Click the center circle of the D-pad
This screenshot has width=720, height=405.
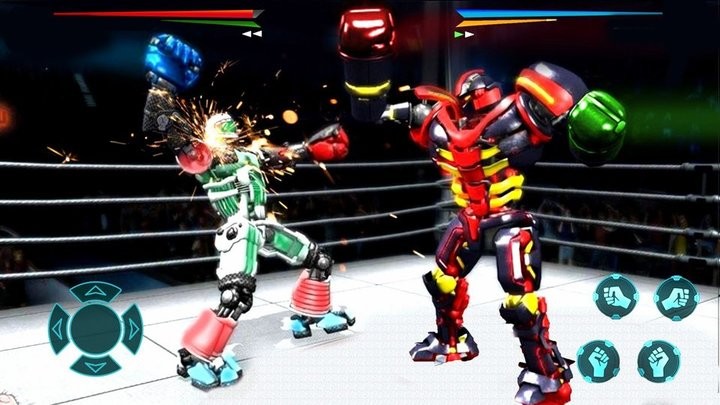tap(95, 328)
